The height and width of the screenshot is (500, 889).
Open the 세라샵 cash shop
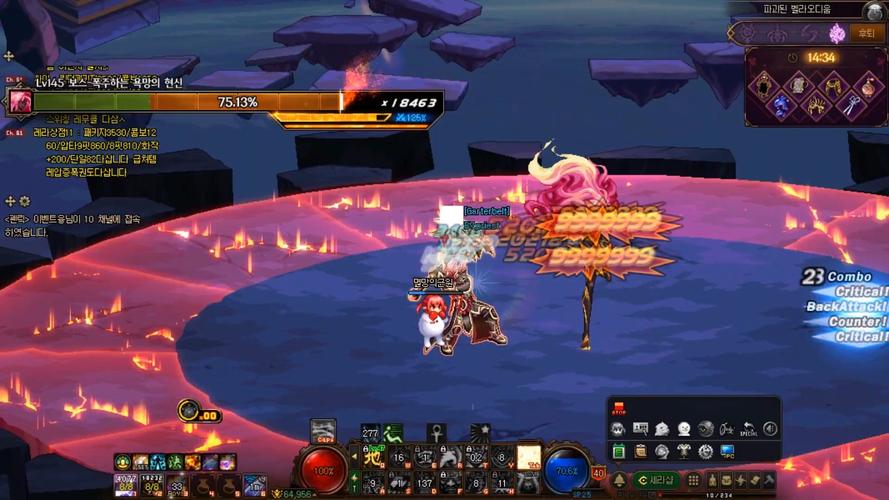[658, 480]
